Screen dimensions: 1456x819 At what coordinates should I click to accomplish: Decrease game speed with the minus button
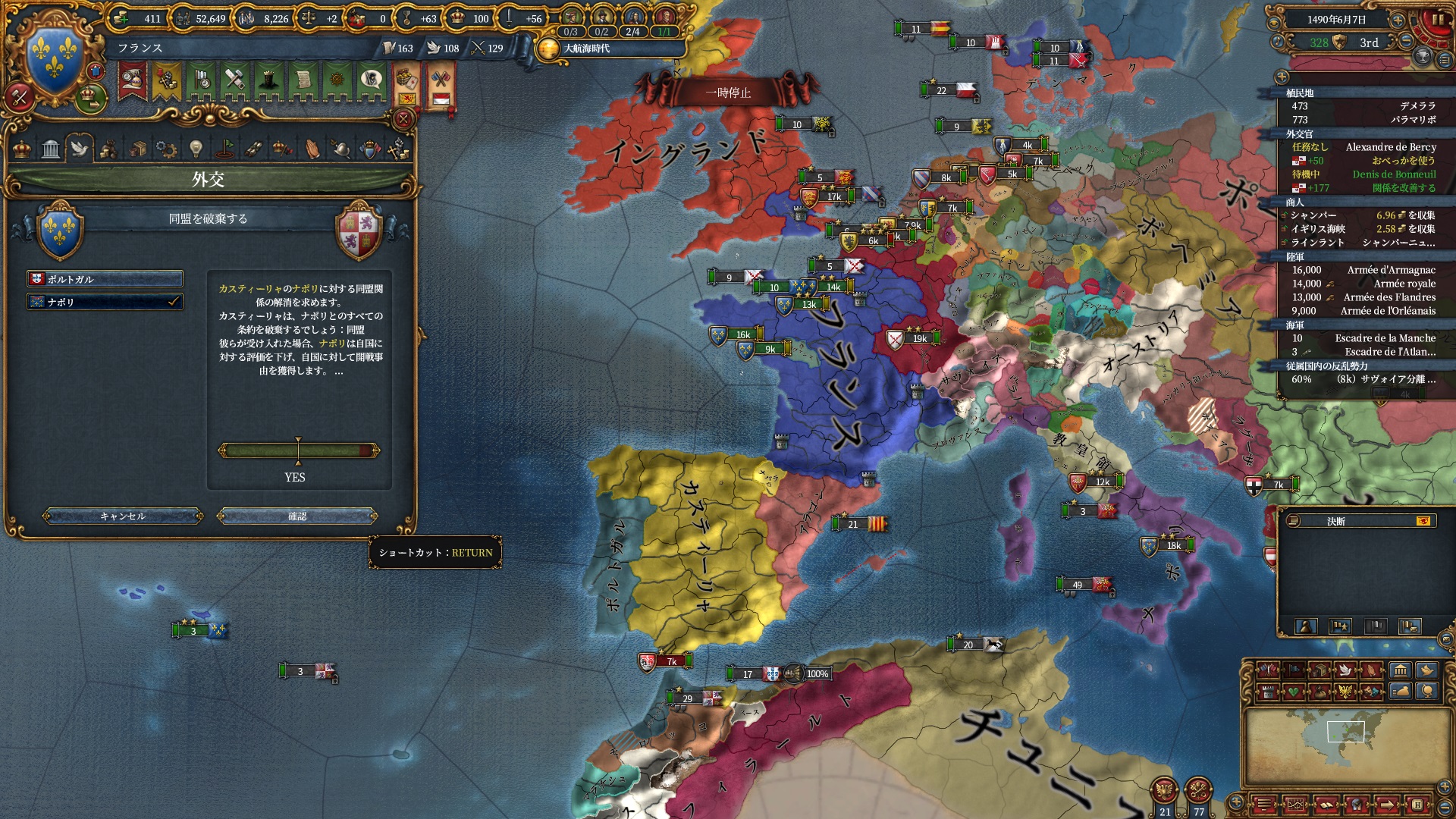[1407, 41]
